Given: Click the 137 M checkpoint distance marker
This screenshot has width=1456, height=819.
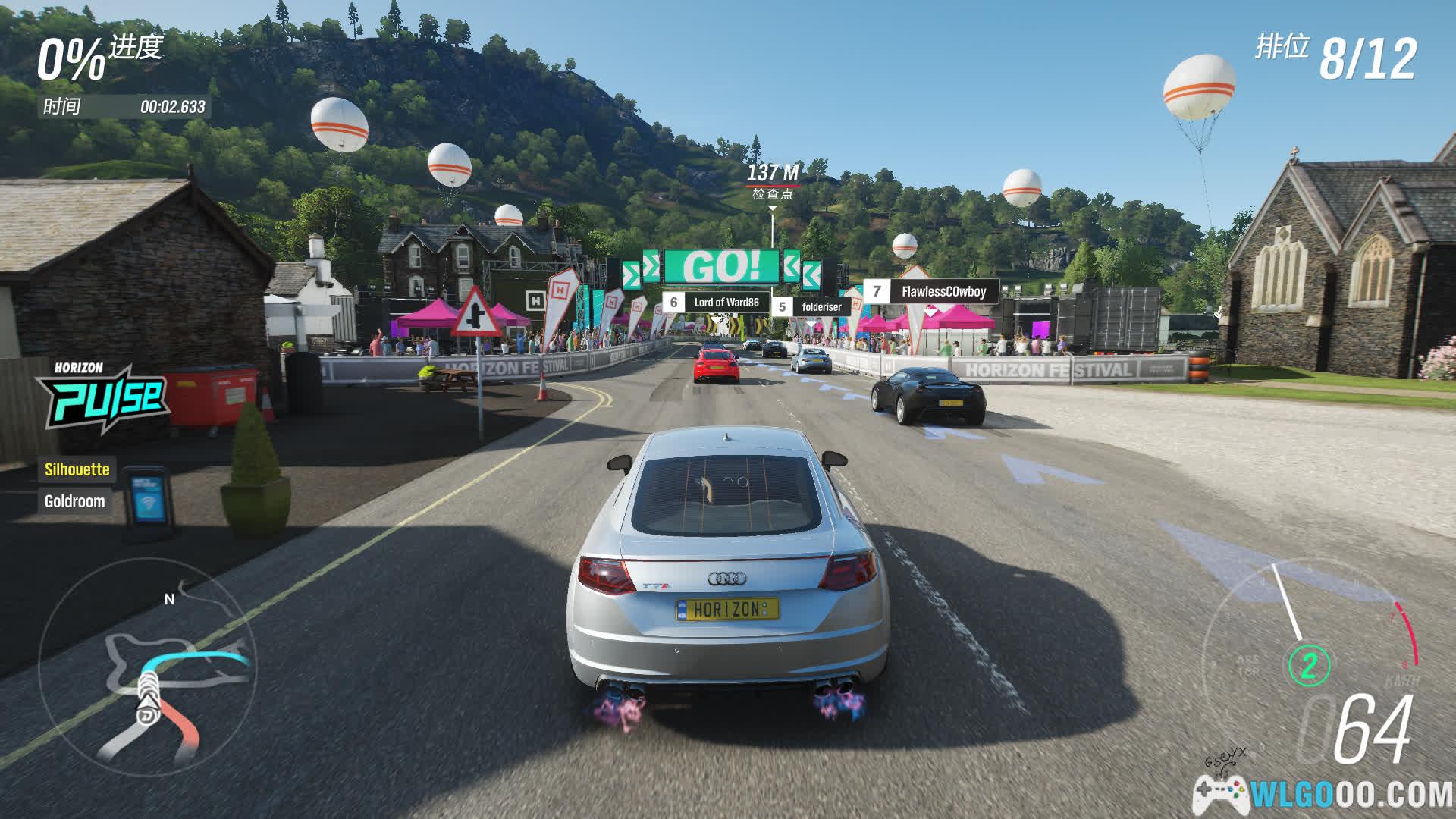Looking at the screenshot, I should click(x=772, y=181).
